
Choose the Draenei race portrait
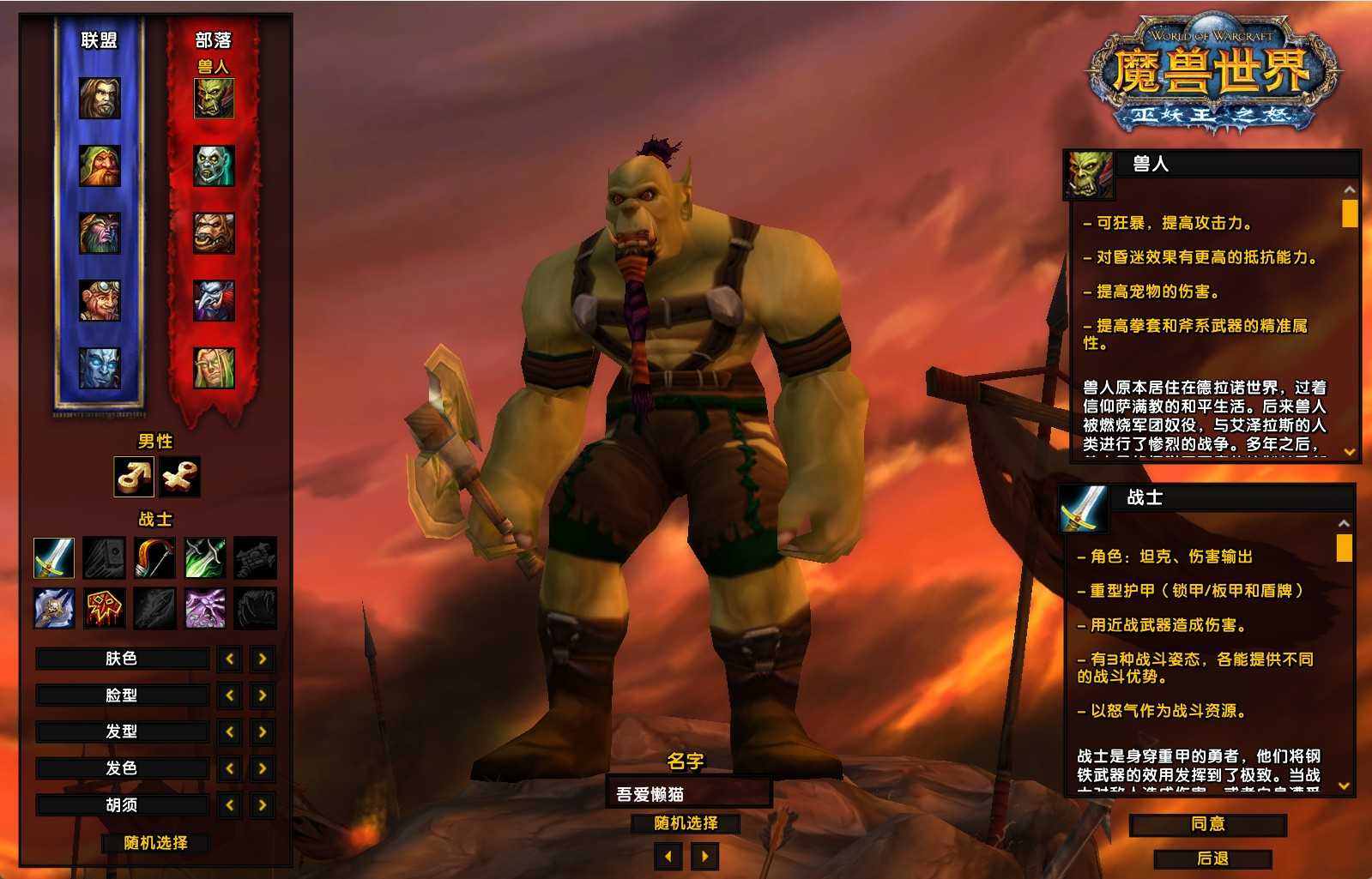100,368
